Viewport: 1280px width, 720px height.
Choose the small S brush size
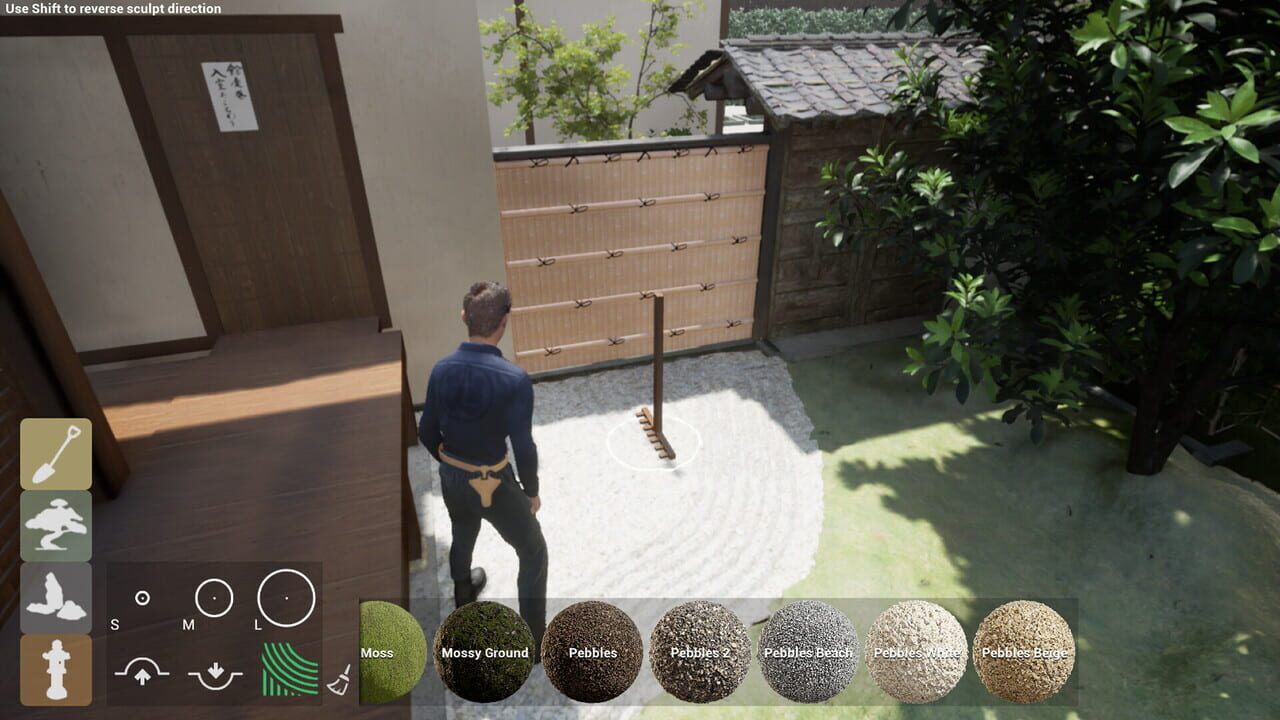[142, 597]
